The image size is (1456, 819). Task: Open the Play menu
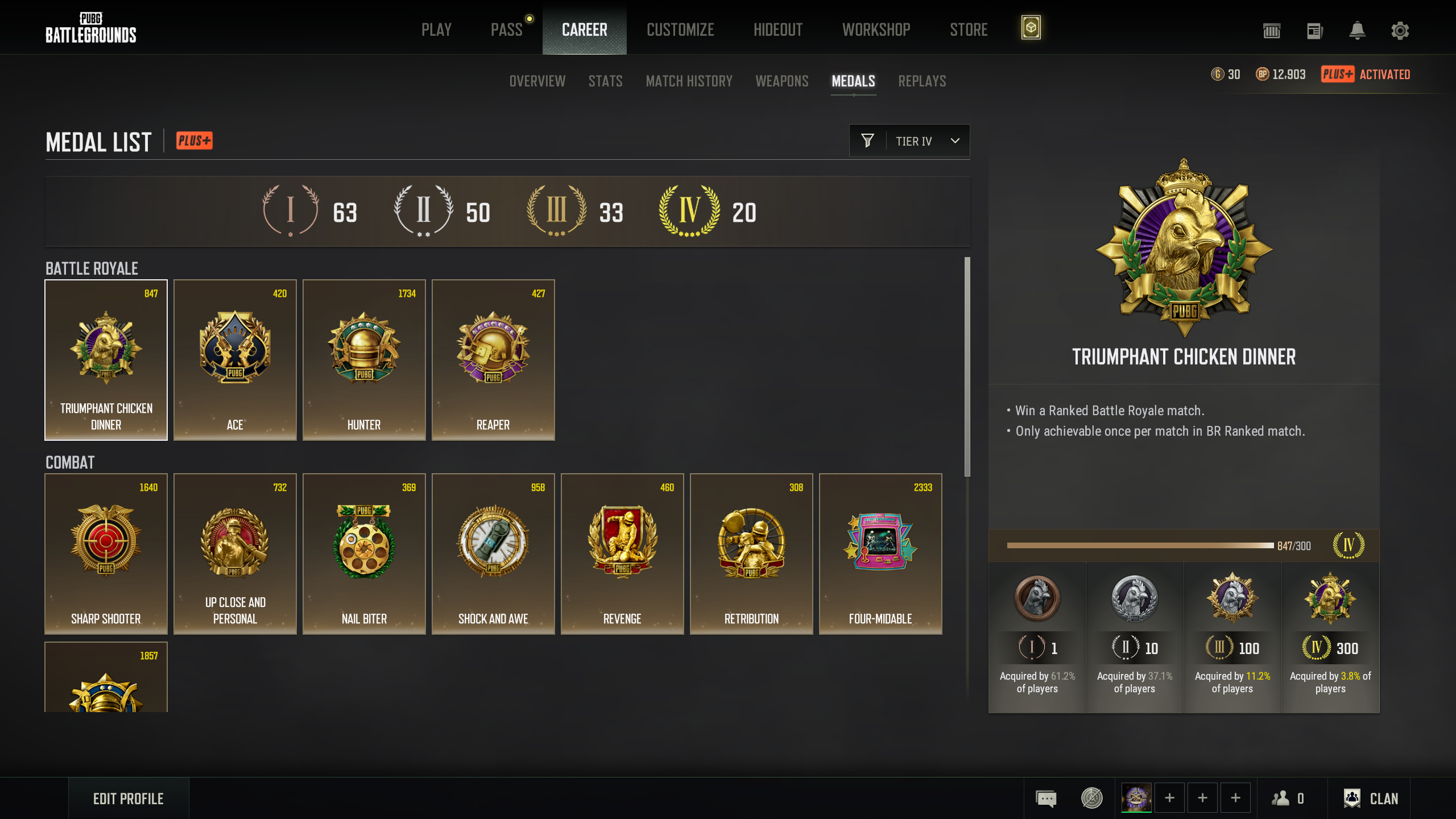436,30
